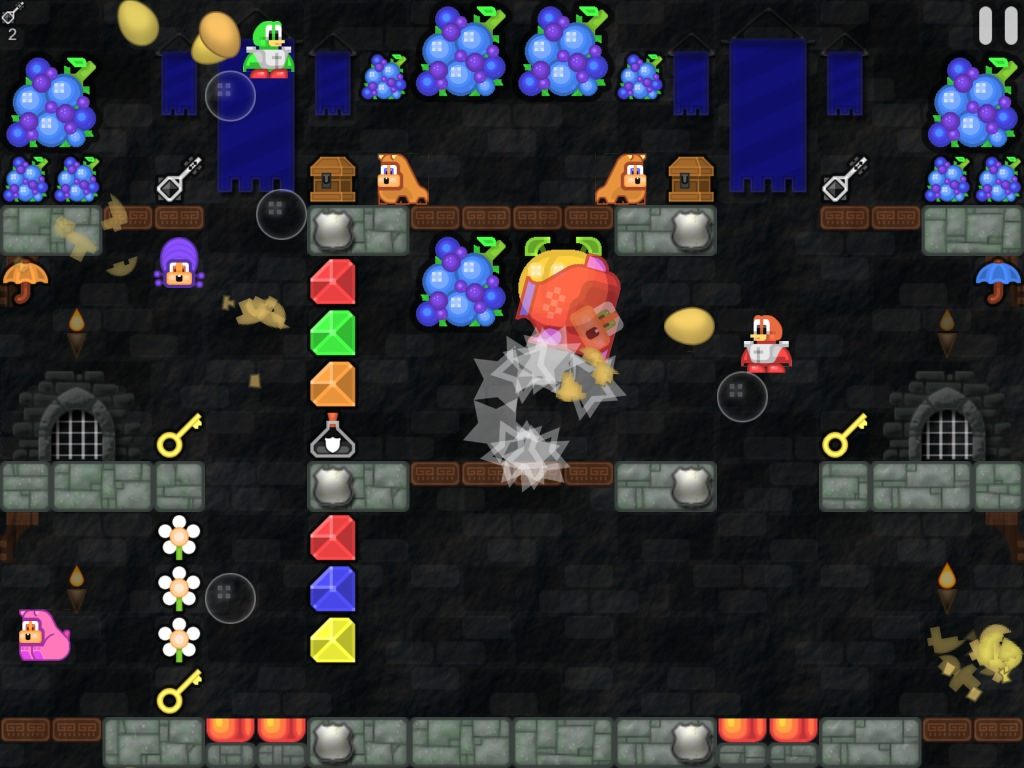
Task: Pause the game with the top-right button
Action: tap(997, 25)
